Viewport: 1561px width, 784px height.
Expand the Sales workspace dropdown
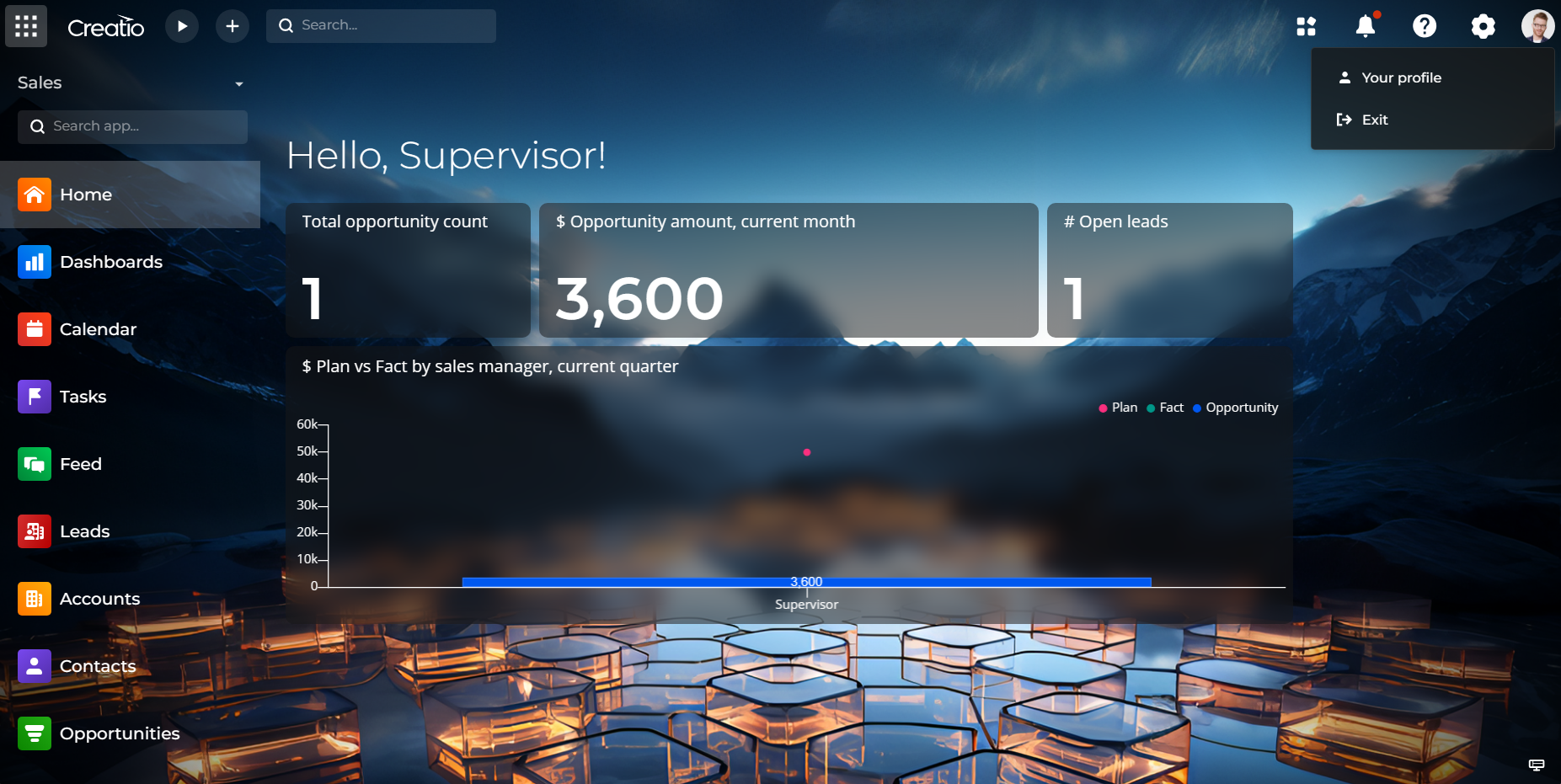[x=238, y=83]
